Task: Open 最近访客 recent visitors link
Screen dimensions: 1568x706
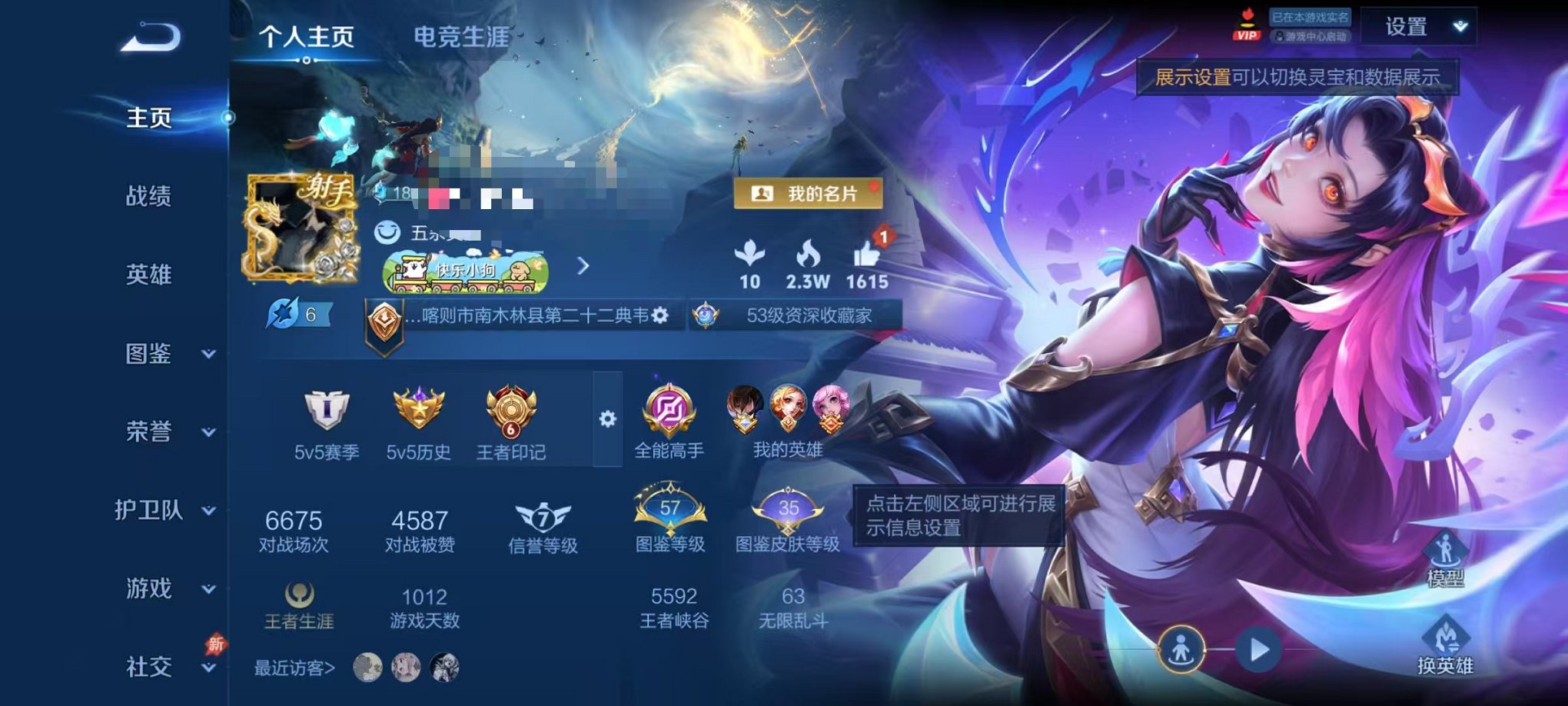Action: click(x=292, y=668)
